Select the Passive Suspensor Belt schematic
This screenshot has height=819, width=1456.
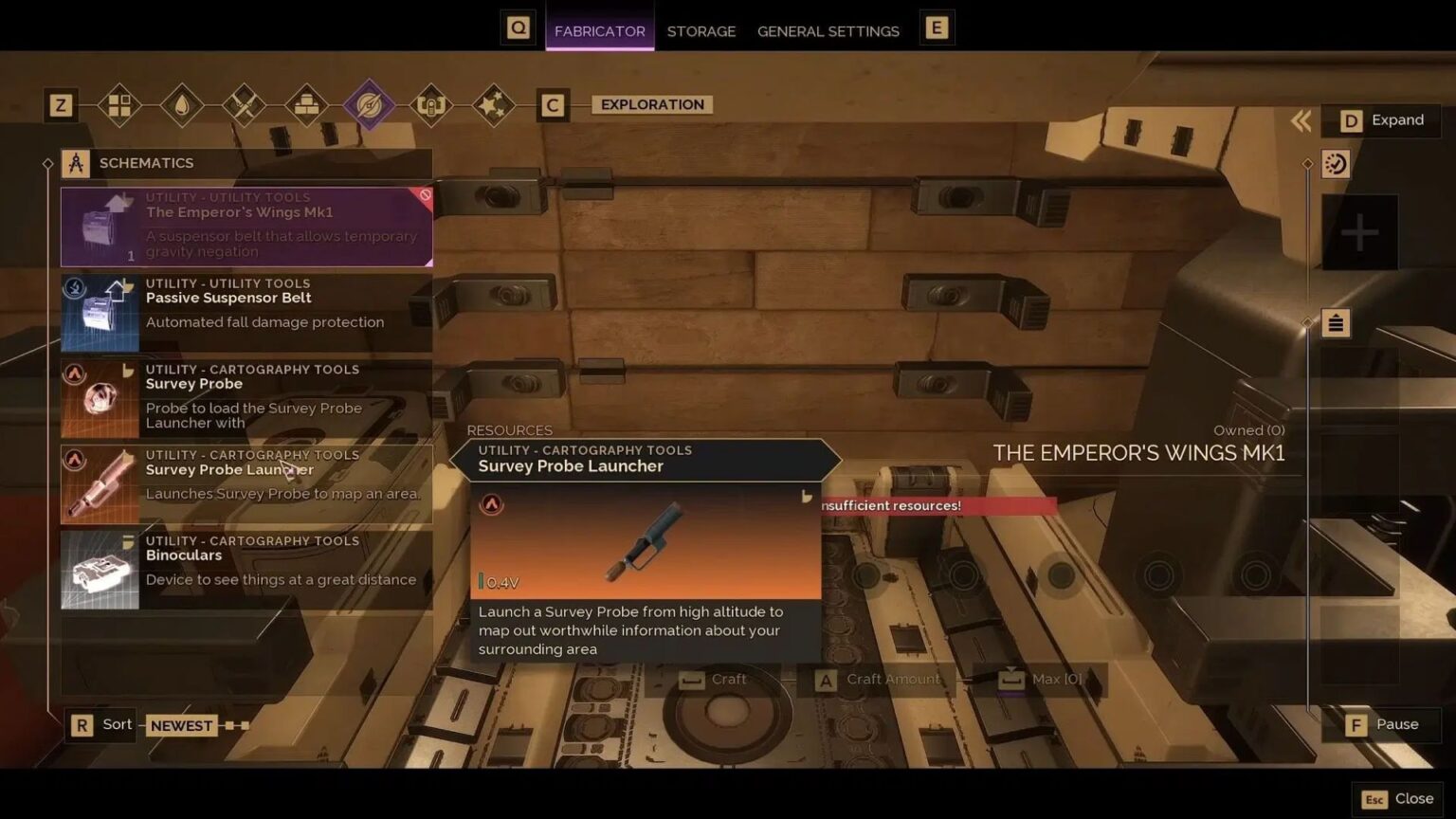tap(246, 313)
